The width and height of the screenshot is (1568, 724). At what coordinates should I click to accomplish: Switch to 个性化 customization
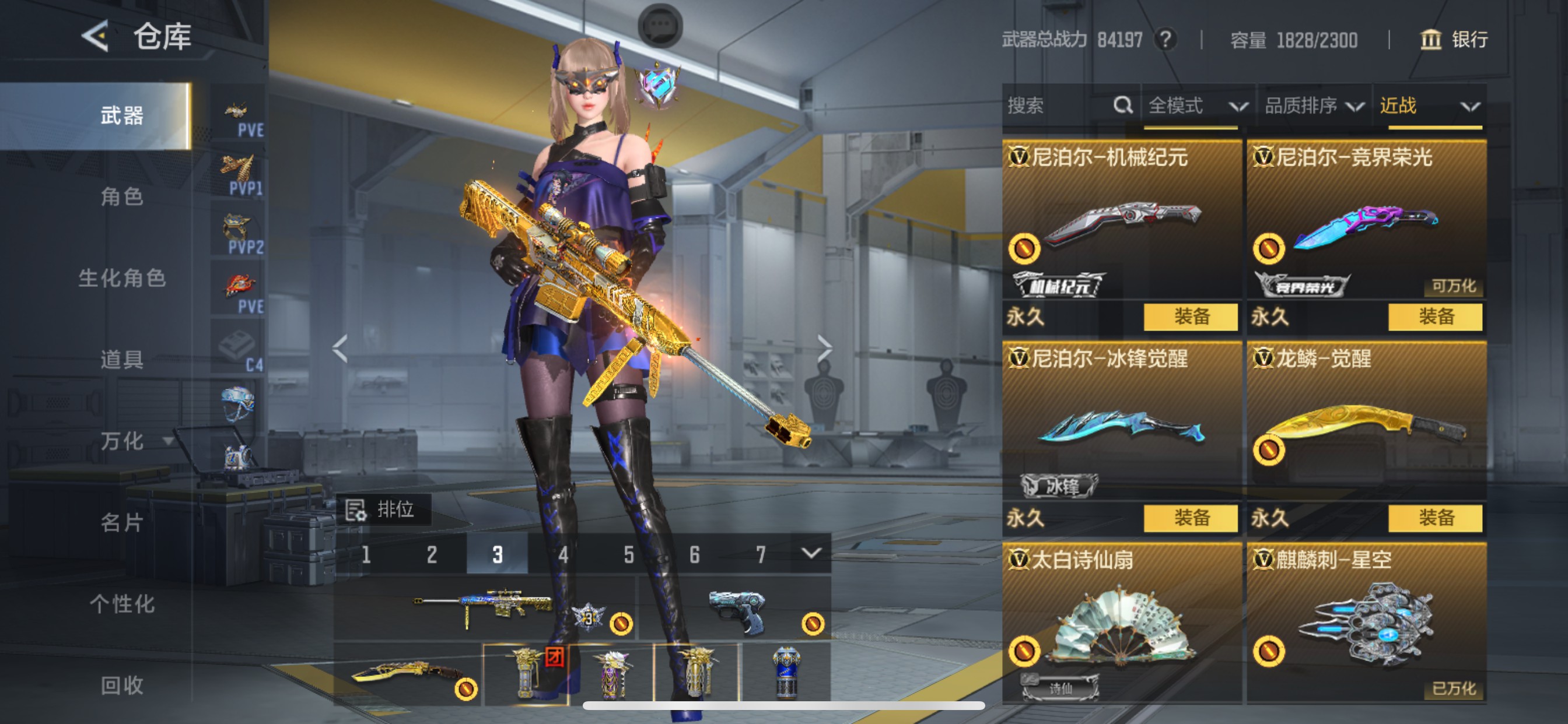click(122, 603)
